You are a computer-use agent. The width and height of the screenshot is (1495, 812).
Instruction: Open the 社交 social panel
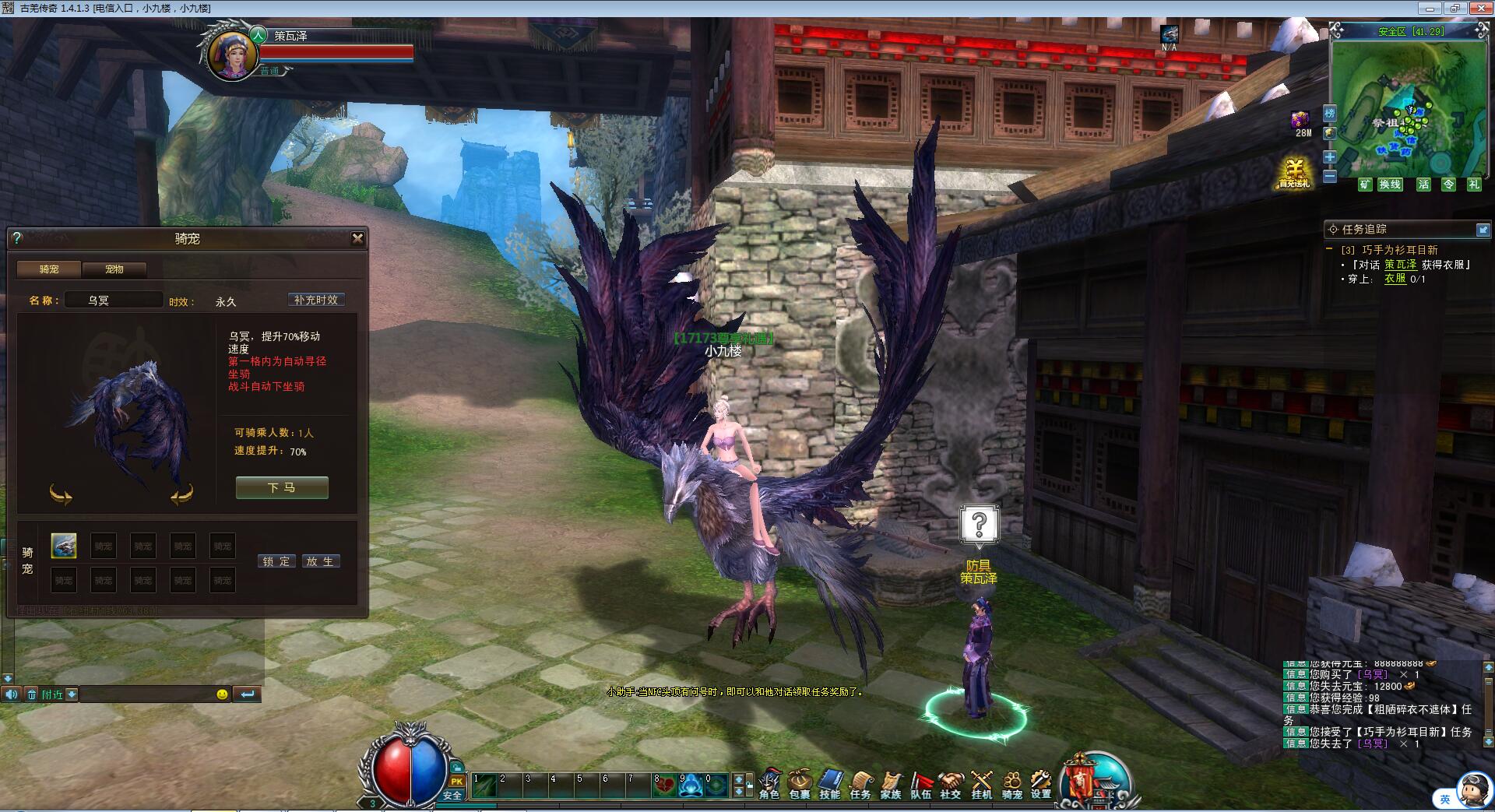(951, 784)
